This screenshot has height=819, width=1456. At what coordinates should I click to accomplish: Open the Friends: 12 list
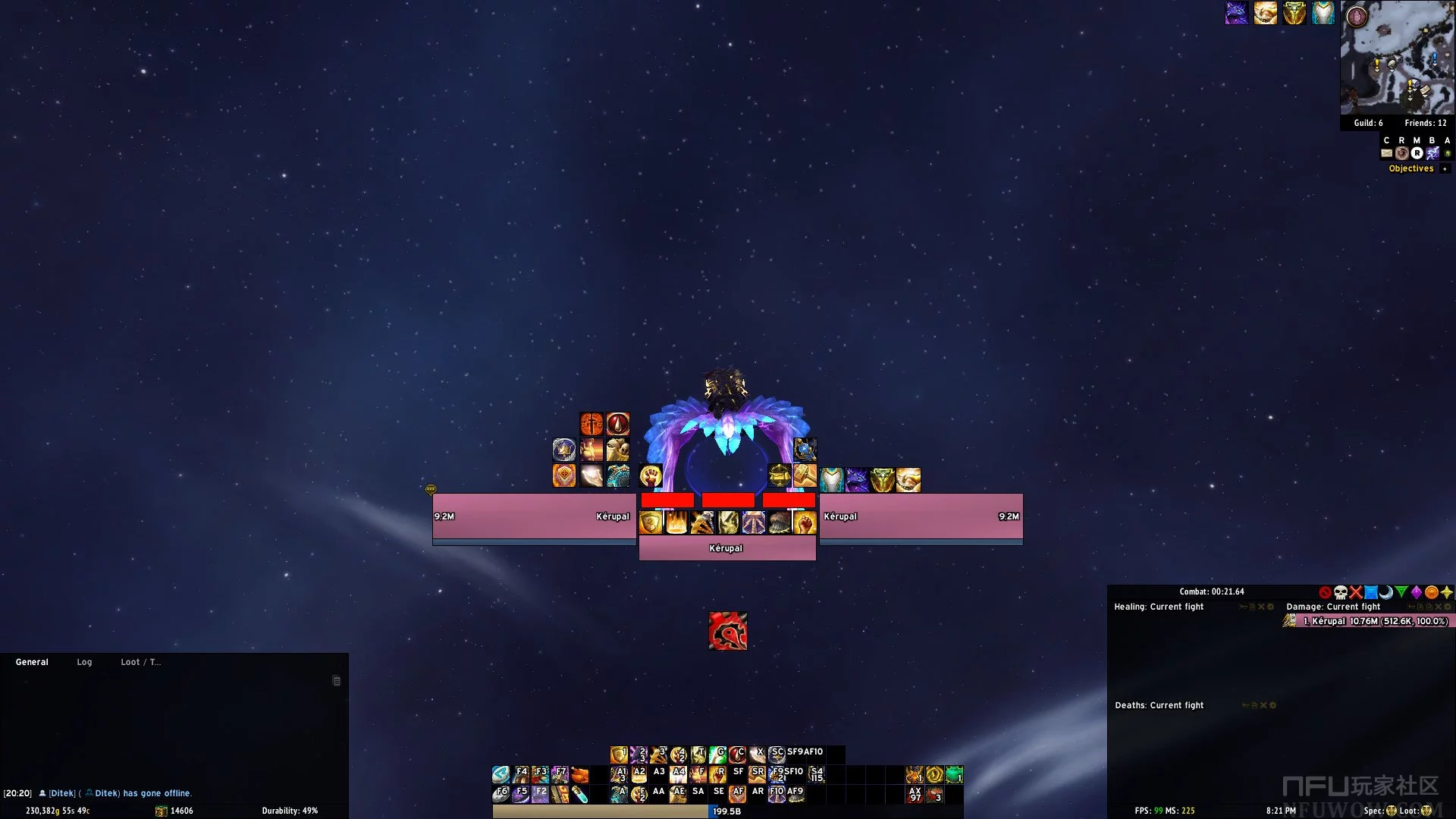tap(1425, 123)
